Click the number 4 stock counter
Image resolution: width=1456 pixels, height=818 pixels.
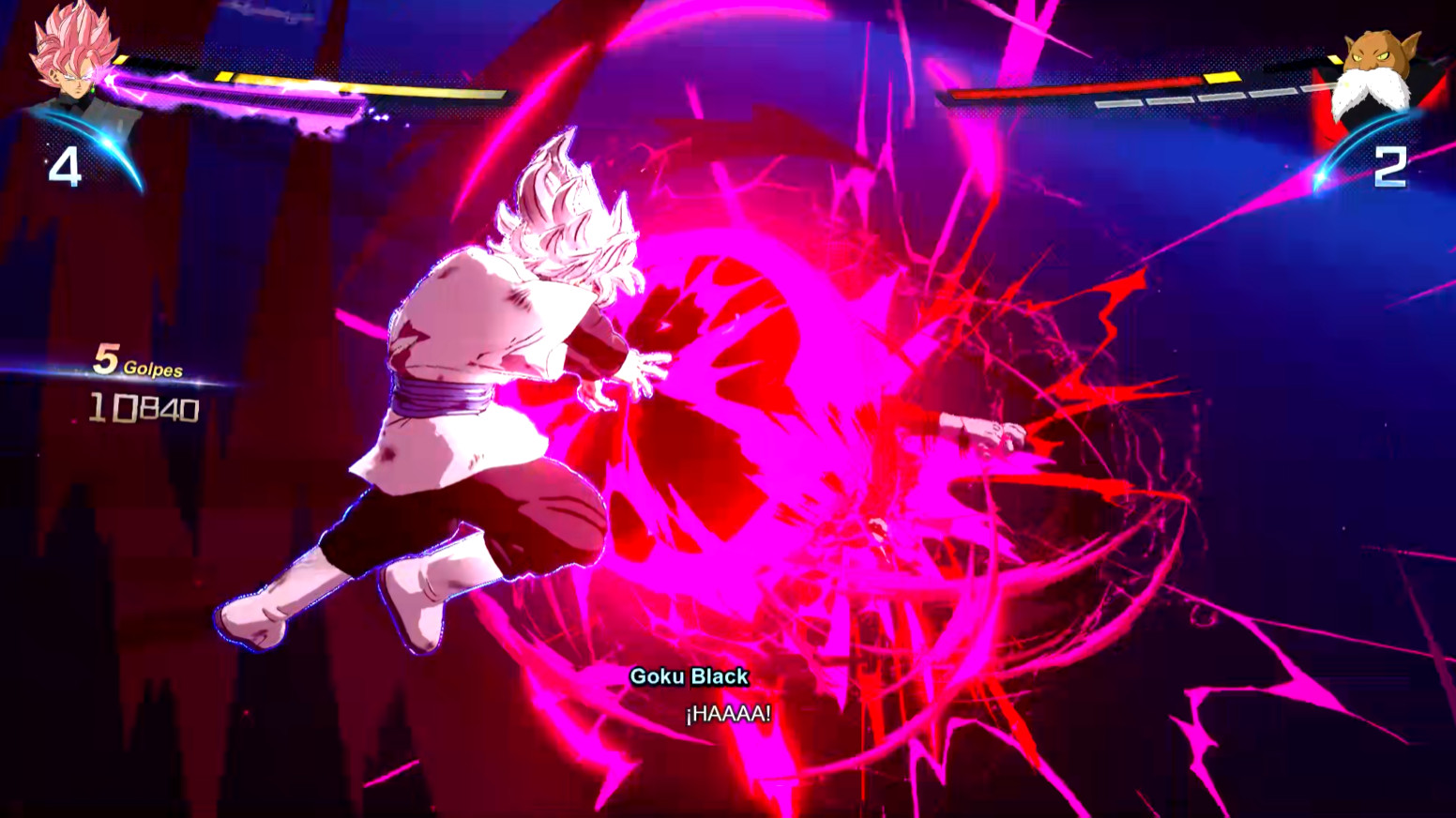pyautogui.click(x=65, y=169)
